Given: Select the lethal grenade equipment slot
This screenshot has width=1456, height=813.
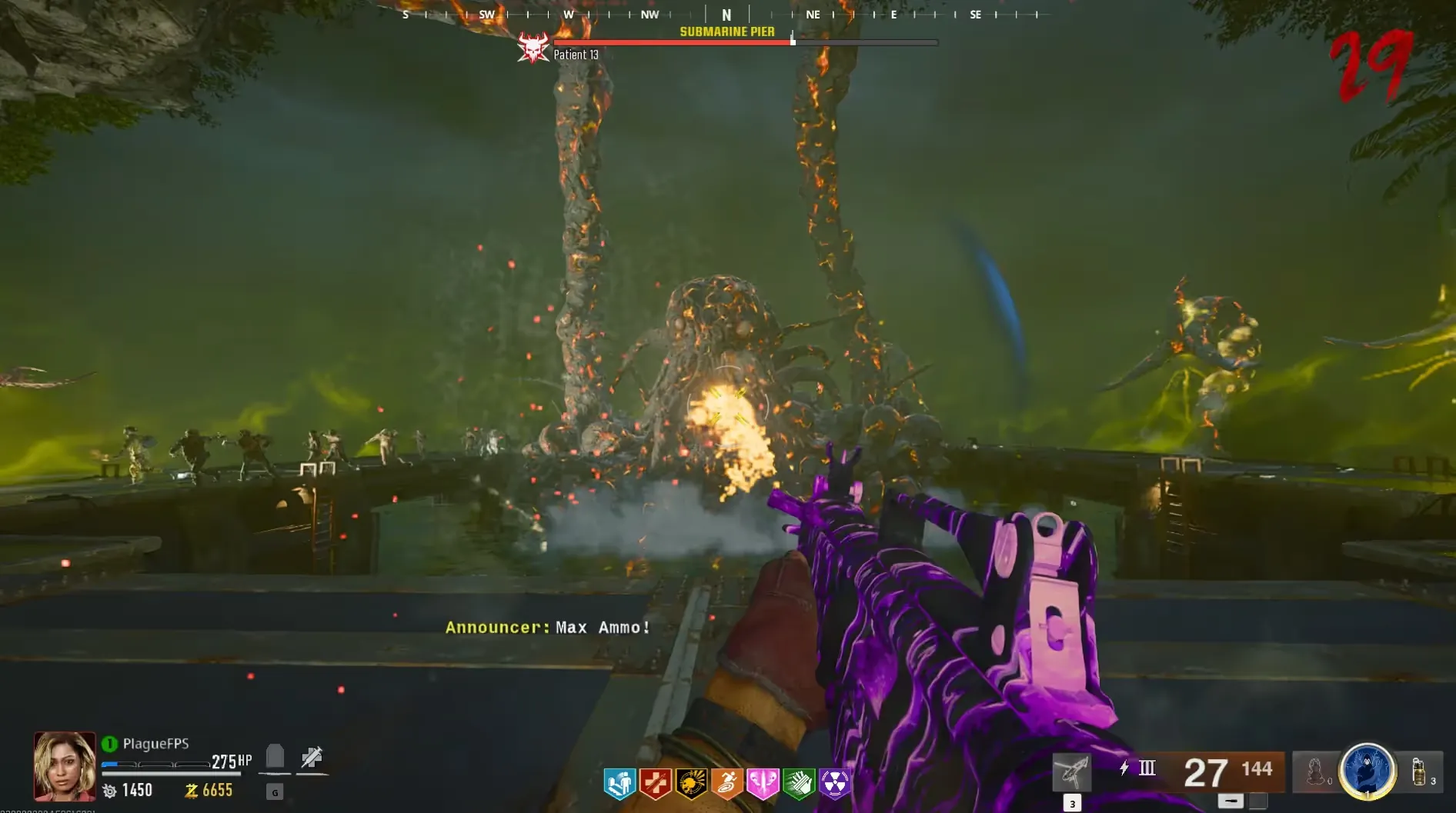Looking at the screenshot, I should click(1420, 771).
